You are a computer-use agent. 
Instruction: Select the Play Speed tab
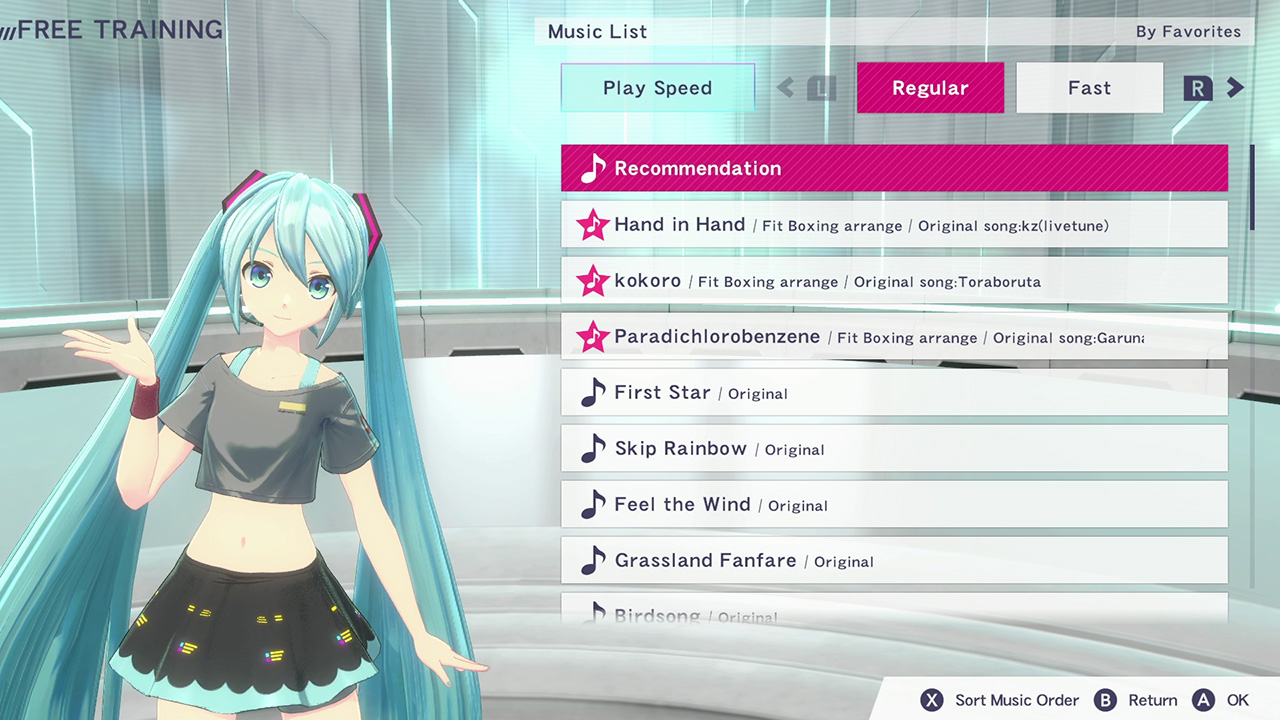click(x=657, y=88)
